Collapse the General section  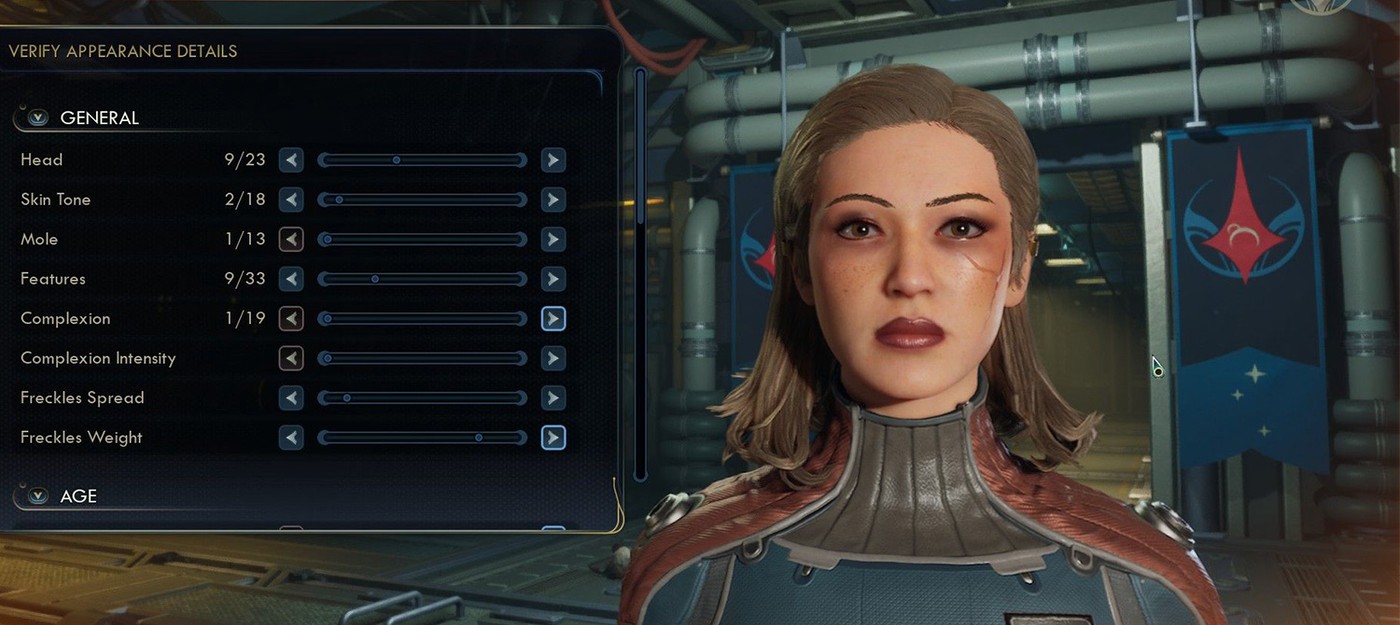38,118
